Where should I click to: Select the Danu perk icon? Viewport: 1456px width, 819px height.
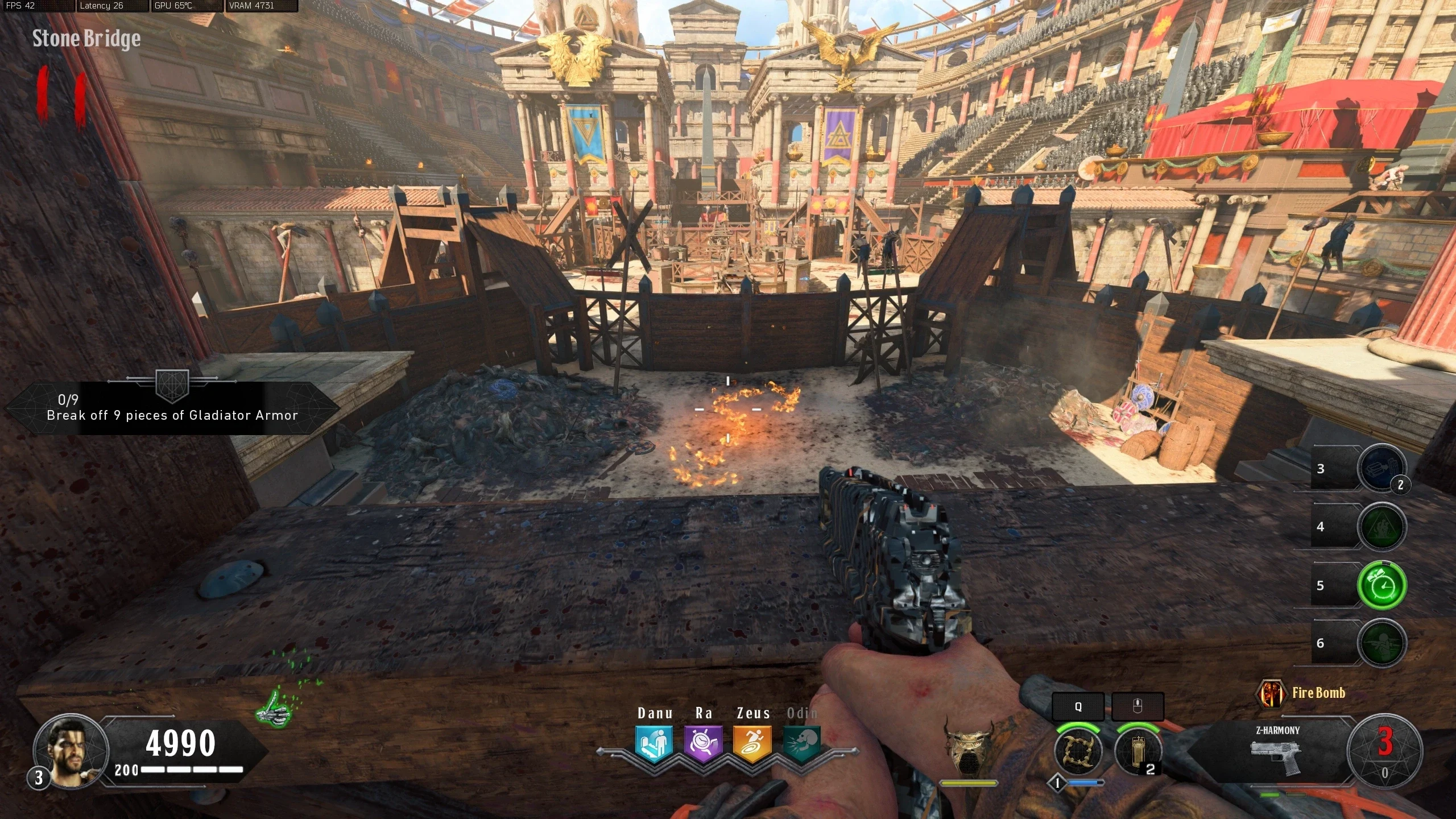pos(654,743)
